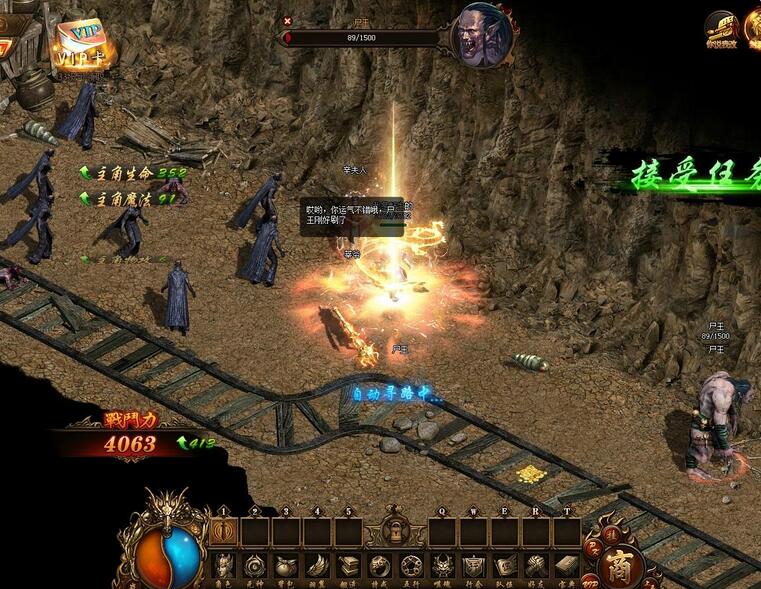
Task: Close the boss target health frame
Action: point(288,20)
